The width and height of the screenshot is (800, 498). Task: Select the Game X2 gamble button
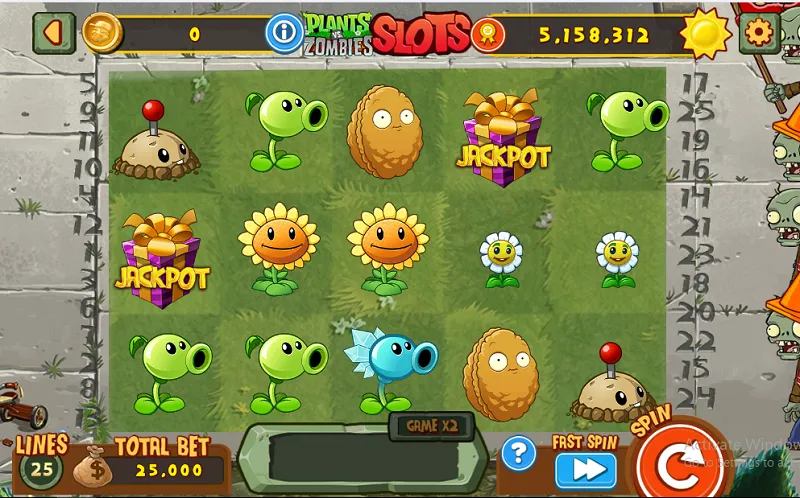coord(430,425)
